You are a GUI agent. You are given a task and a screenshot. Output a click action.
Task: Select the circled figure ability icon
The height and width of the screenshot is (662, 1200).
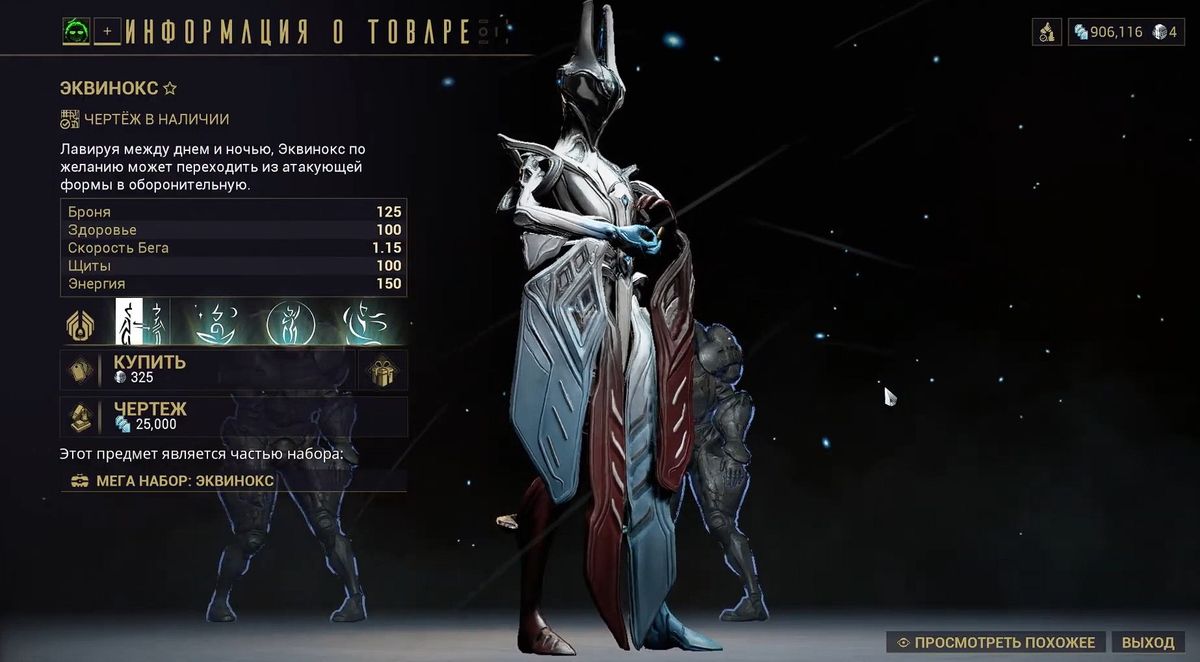pyautogui.click(x=290, y=322)
